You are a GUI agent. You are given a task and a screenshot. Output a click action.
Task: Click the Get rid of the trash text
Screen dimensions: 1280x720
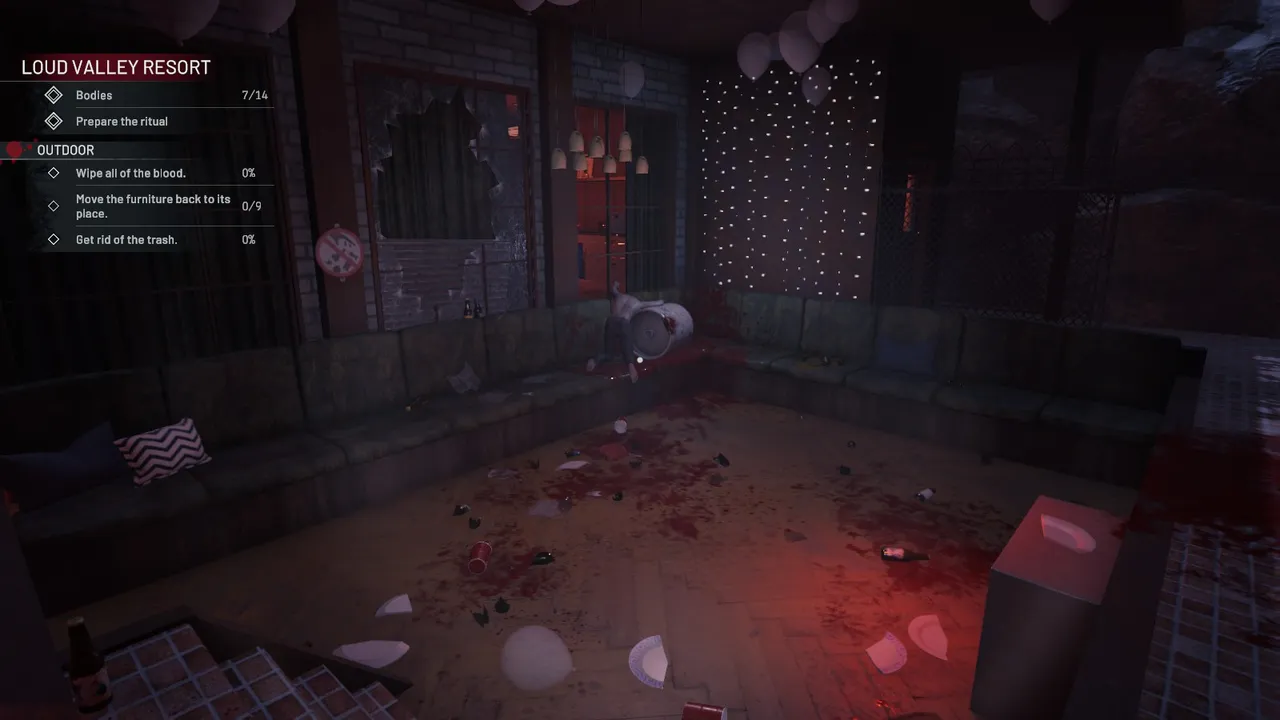(x=126, y=239)
